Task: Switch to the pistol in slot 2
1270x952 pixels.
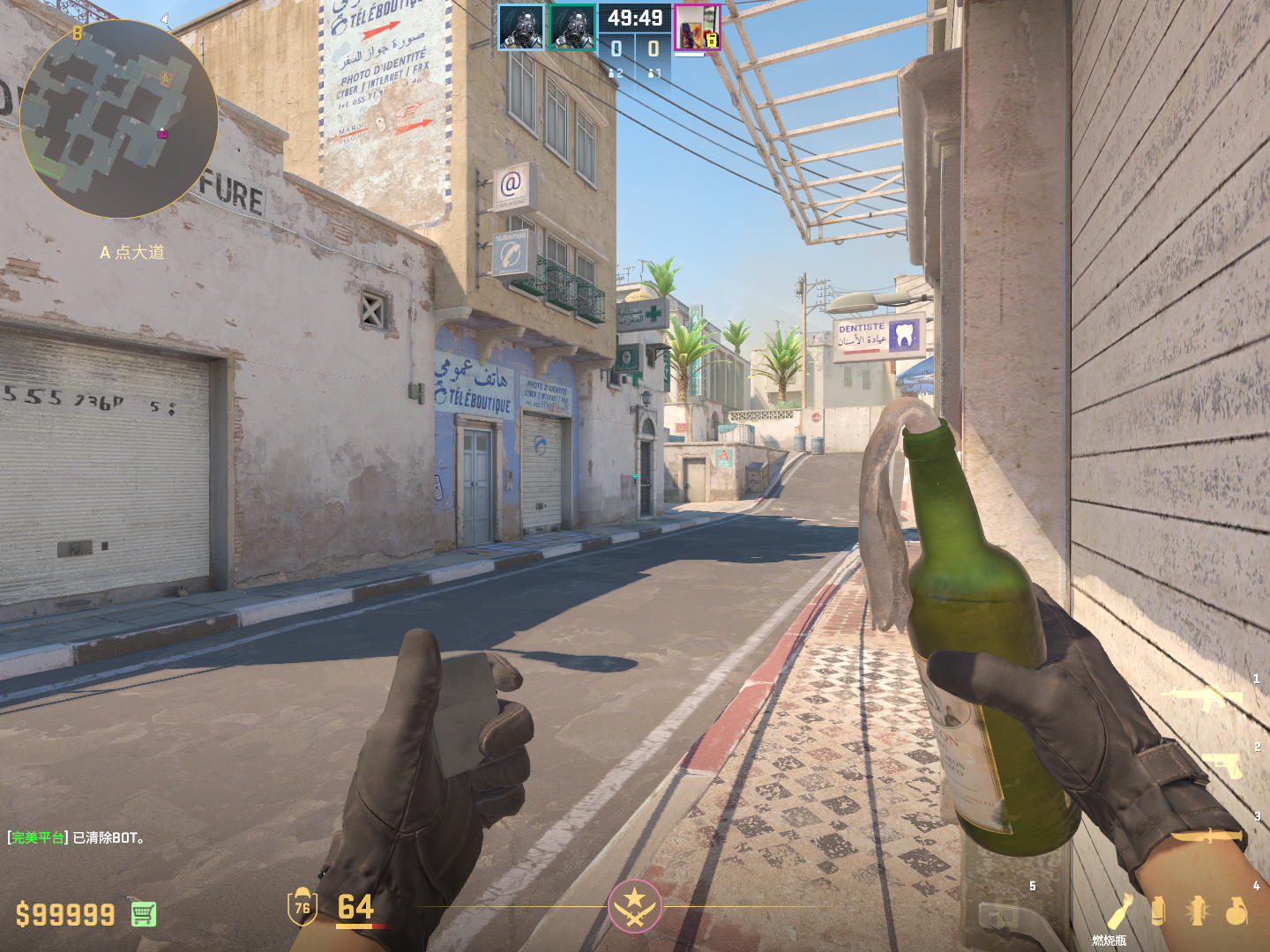Action: point(1221,764)
